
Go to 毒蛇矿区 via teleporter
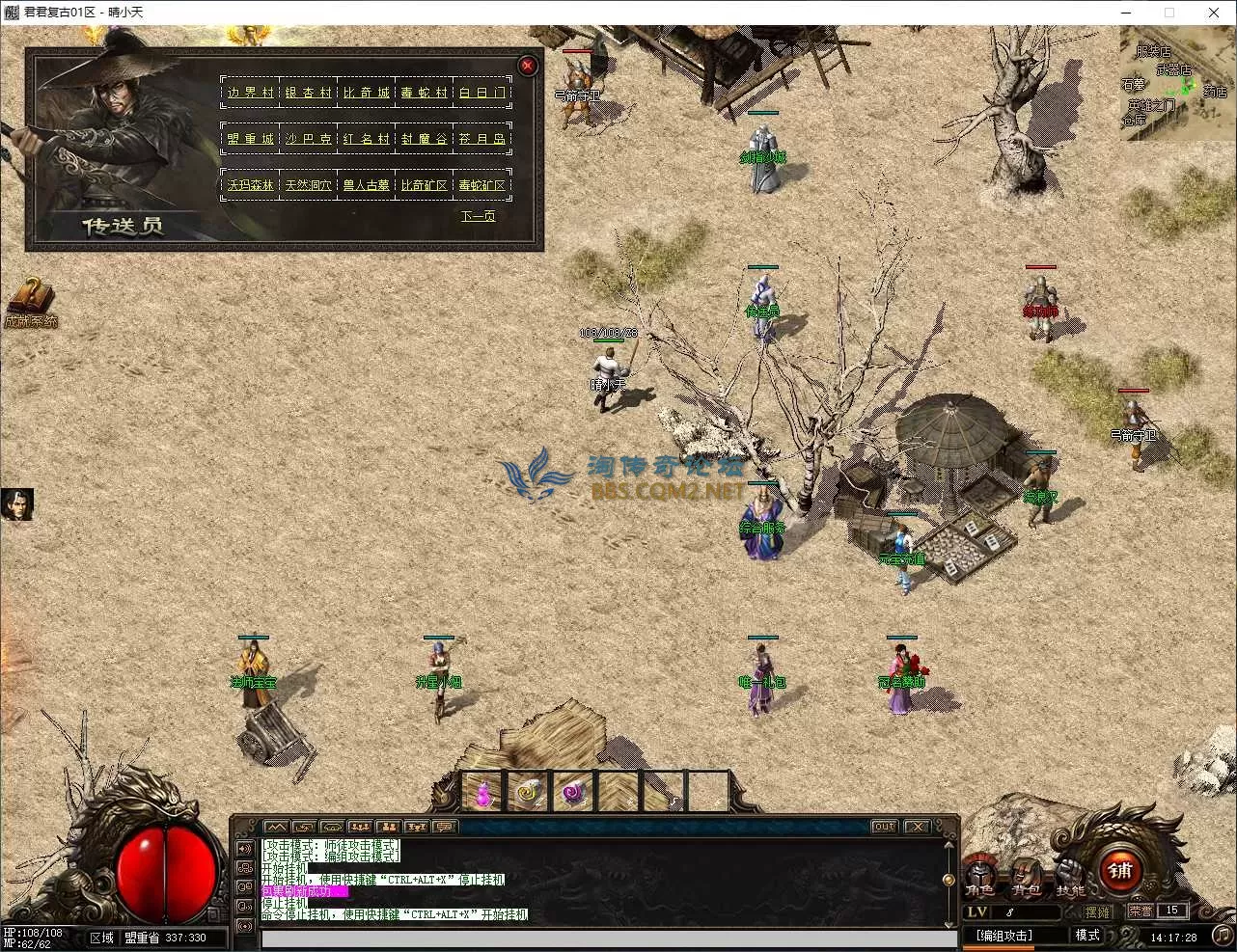(x=482, y=185)
